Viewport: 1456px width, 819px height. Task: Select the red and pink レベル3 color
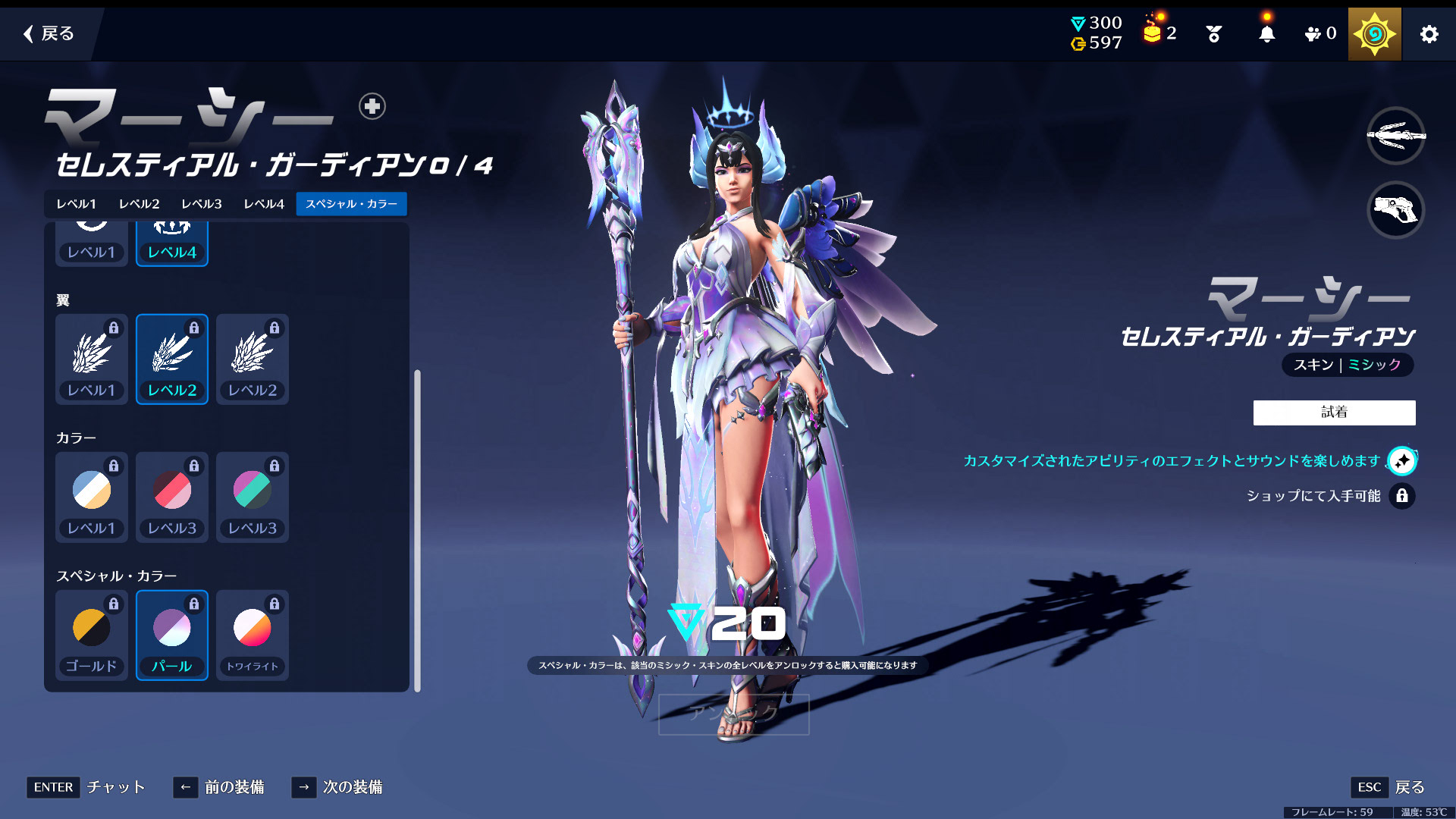(x=172, y=497)
